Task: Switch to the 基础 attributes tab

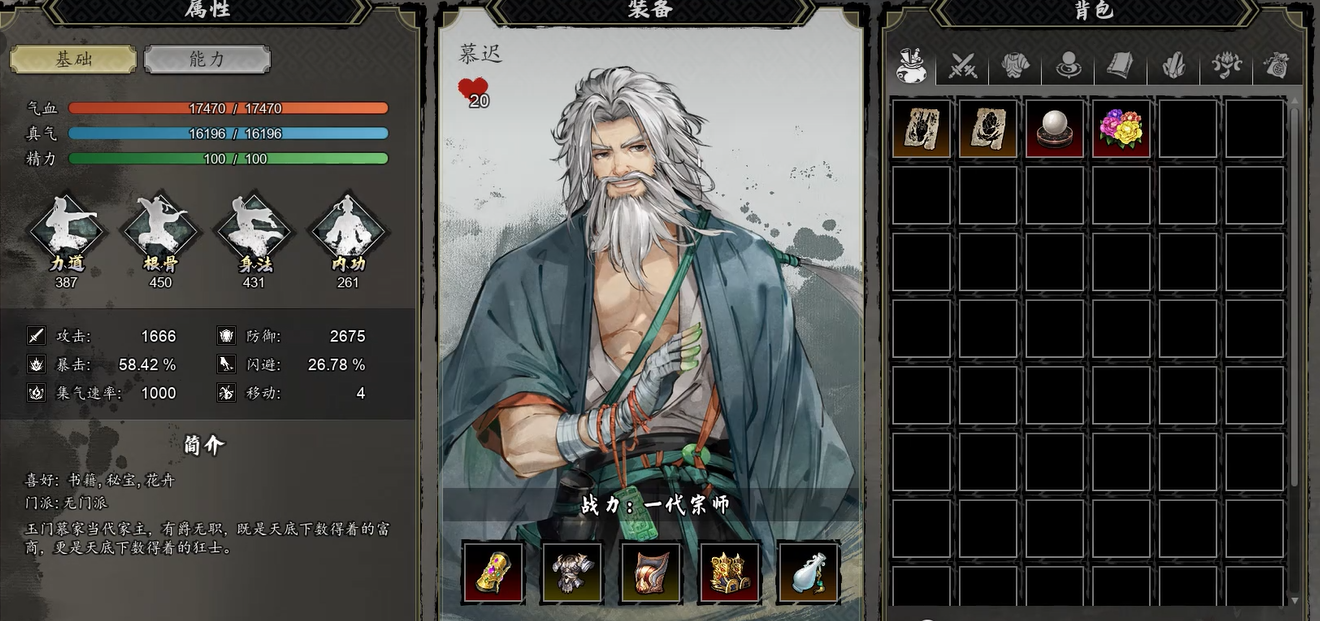Action: tap(73, 59)
